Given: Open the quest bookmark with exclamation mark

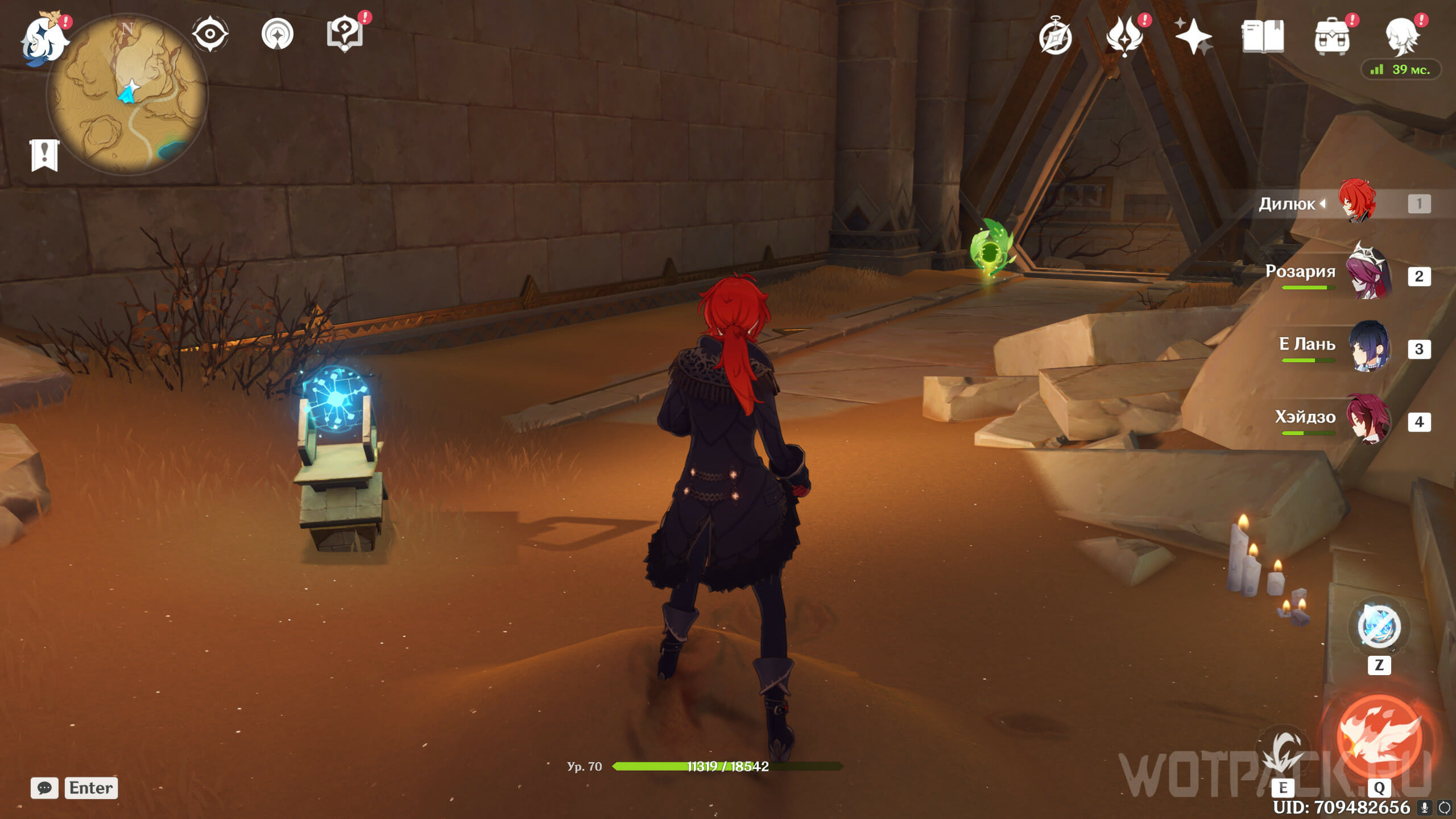Looking at the screenshot, I should (x=44, y=155).
